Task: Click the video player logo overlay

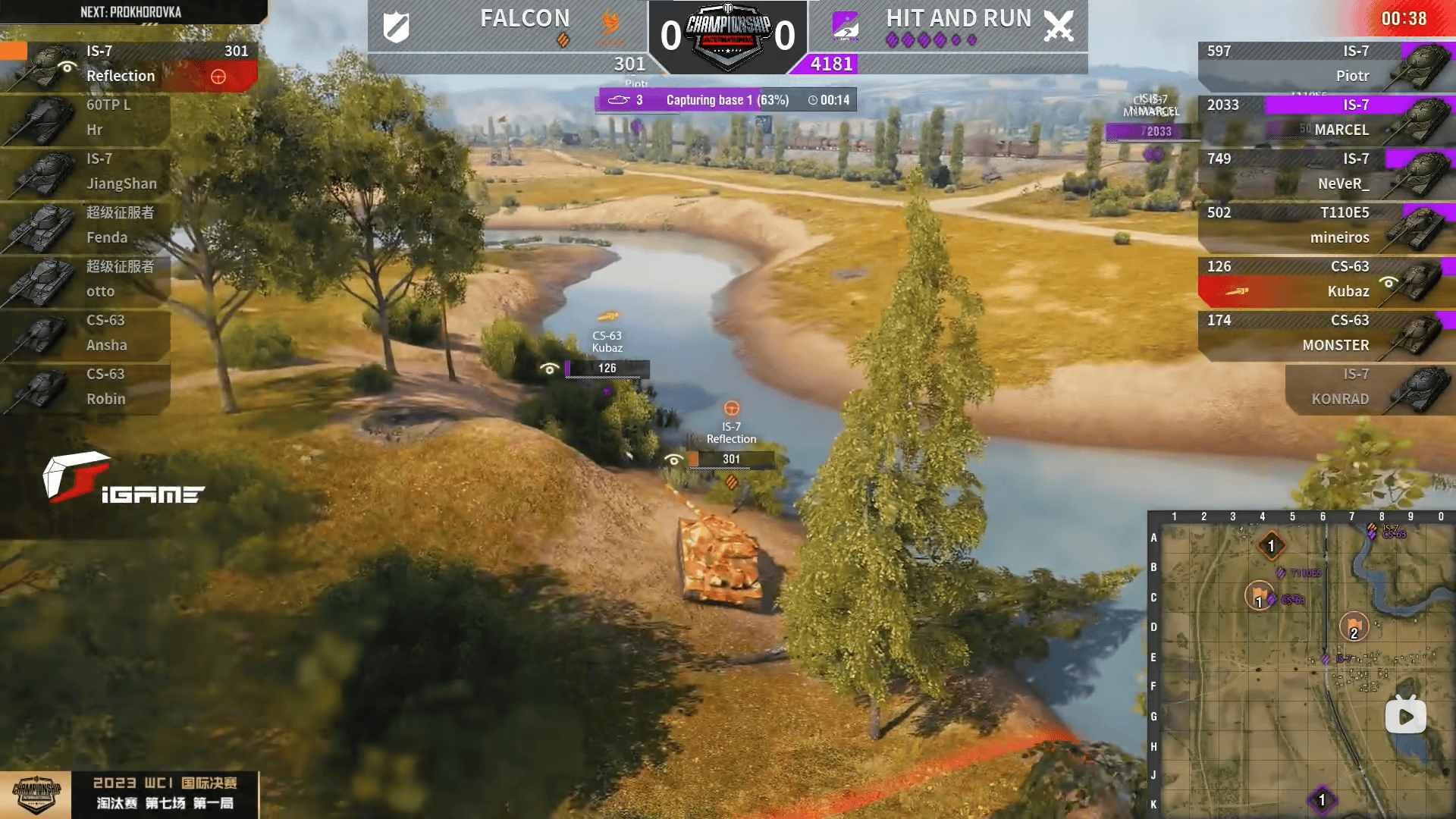Action: click(x=1405, y=715)
